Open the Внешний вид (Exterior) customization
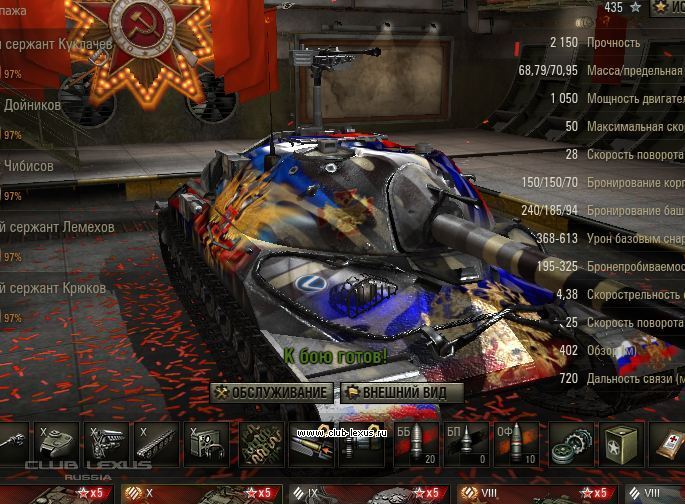685x504 pixels. pos(402,392)
